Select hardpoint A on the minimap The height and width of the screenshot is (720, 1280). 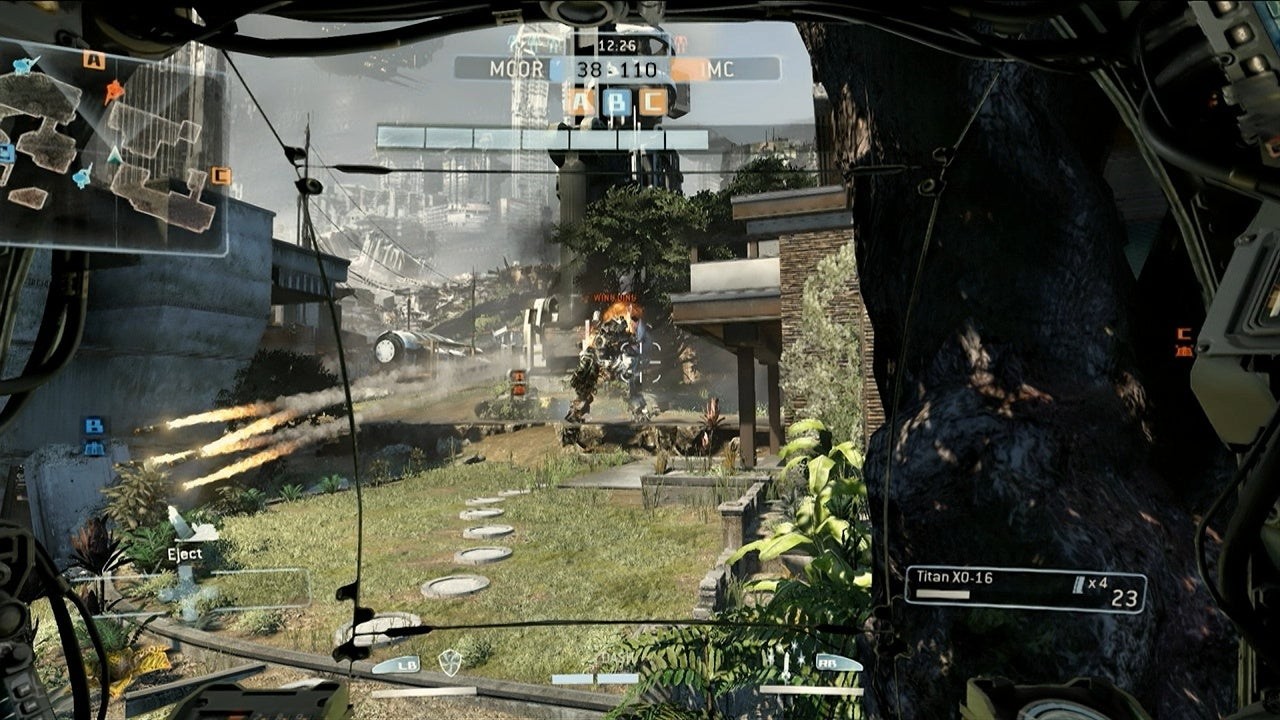(x=94, y=60)
